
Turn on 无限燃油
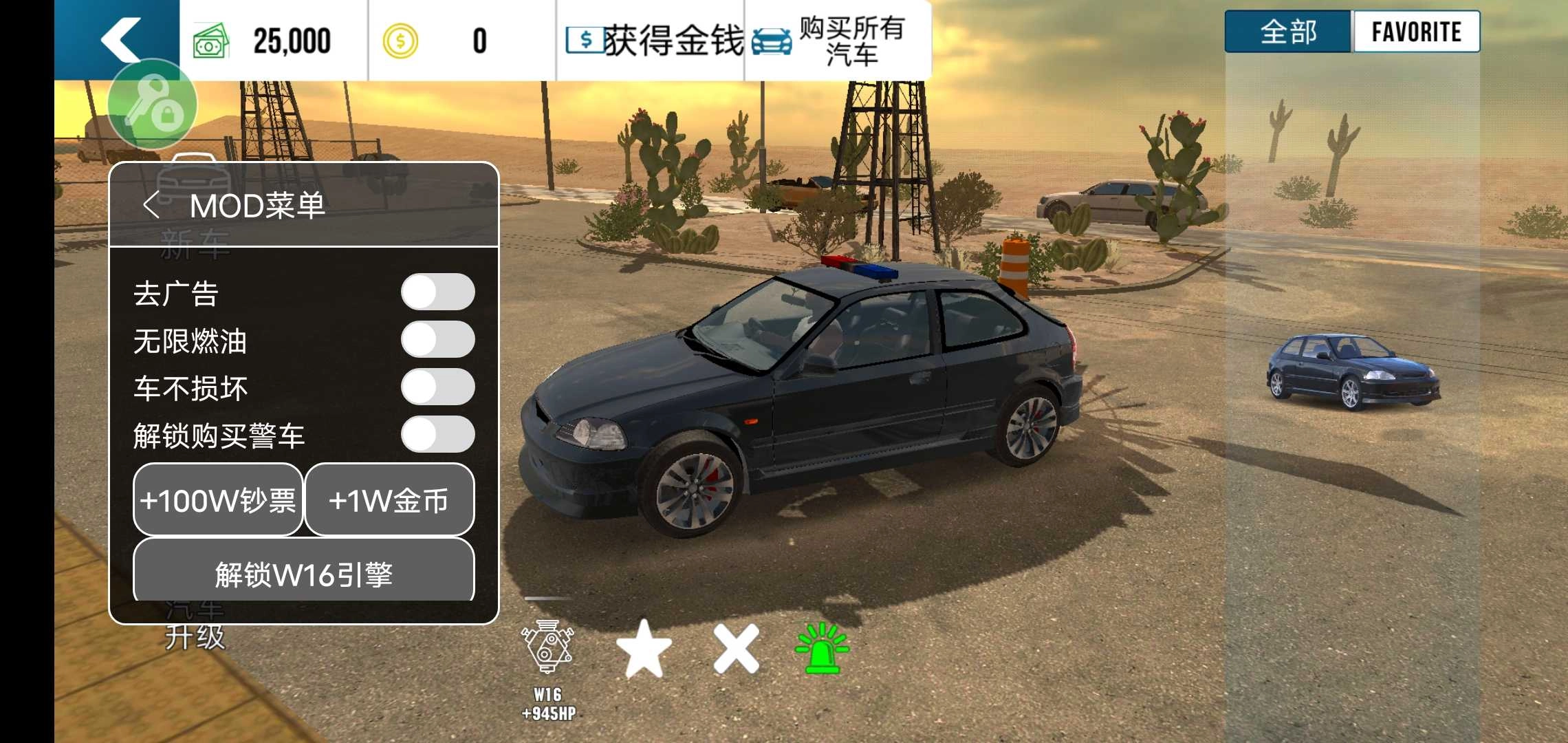[x=438, y=340]
